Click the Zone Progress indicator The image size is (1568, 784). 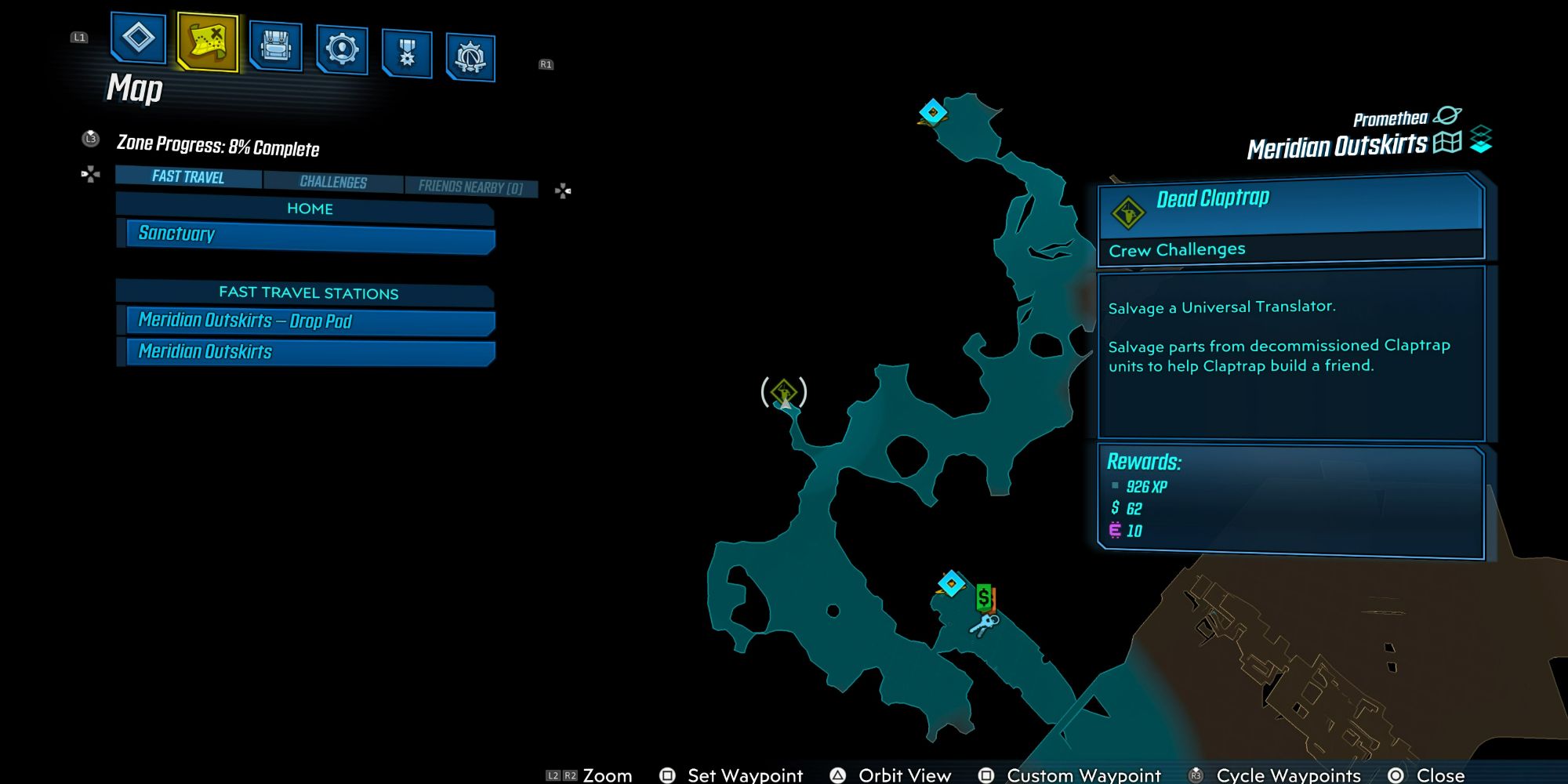[221, 148]
